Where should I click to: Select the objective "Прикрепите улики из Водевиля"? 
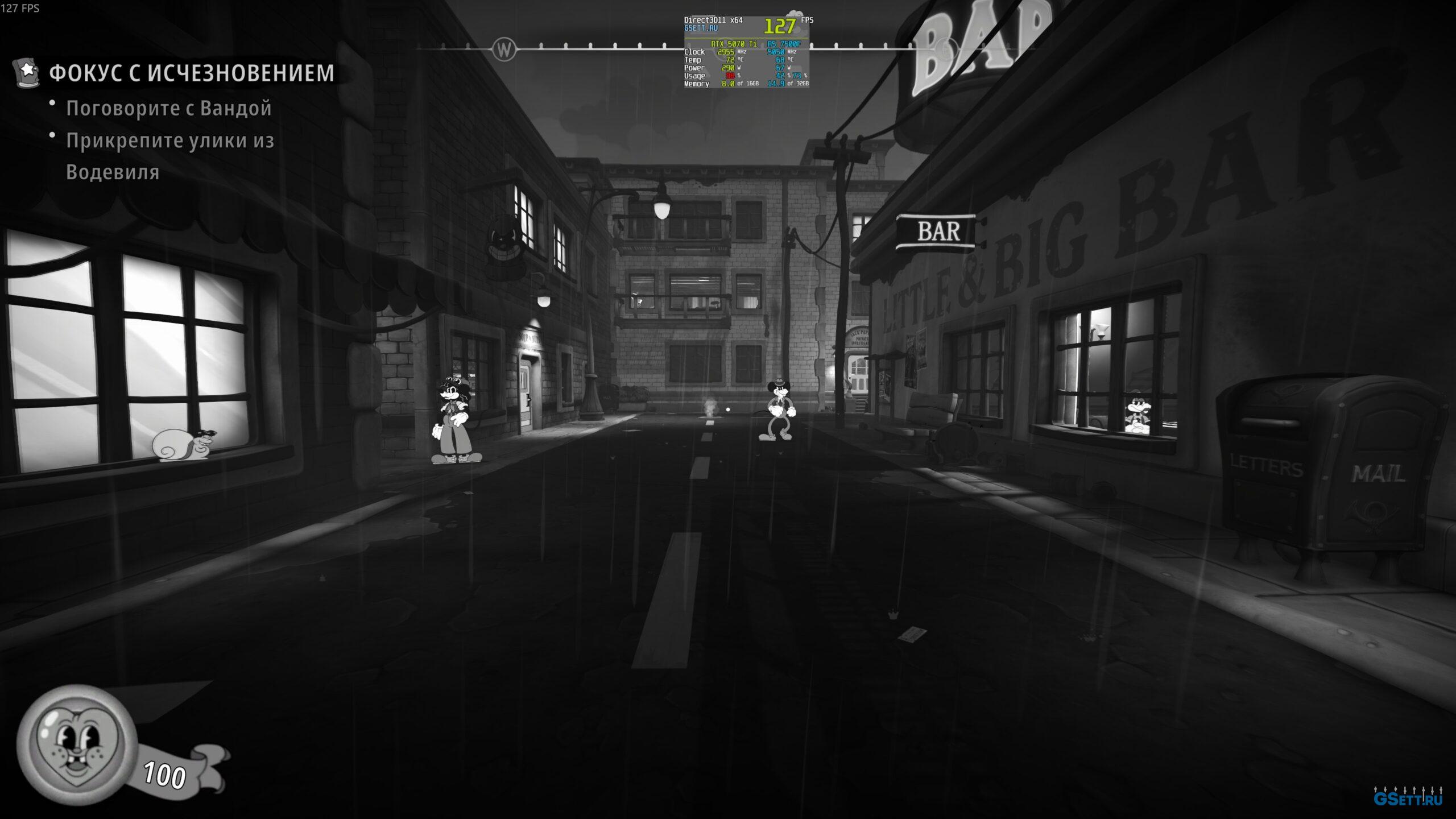pos(170,156)
